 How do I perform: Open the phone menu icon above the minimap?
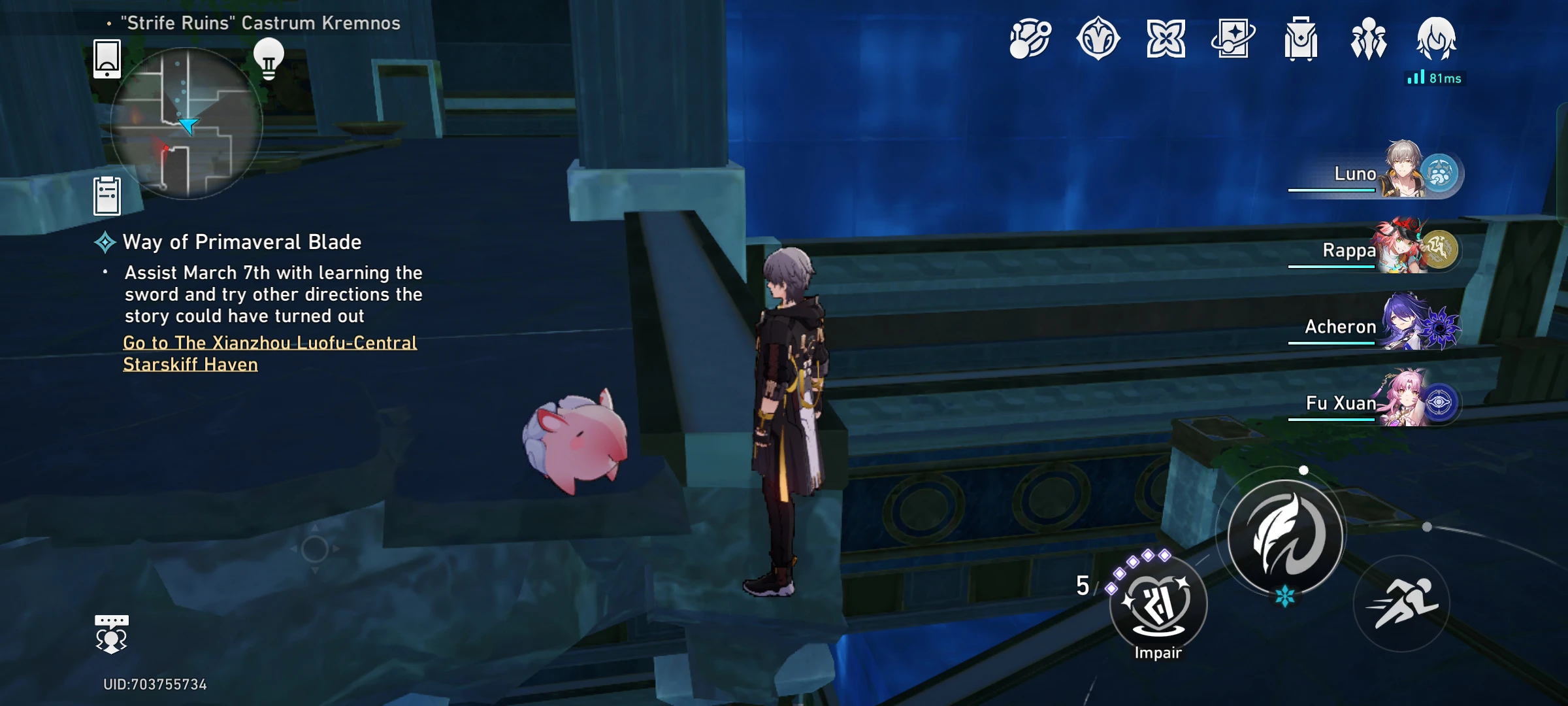[x=106, y=60]
